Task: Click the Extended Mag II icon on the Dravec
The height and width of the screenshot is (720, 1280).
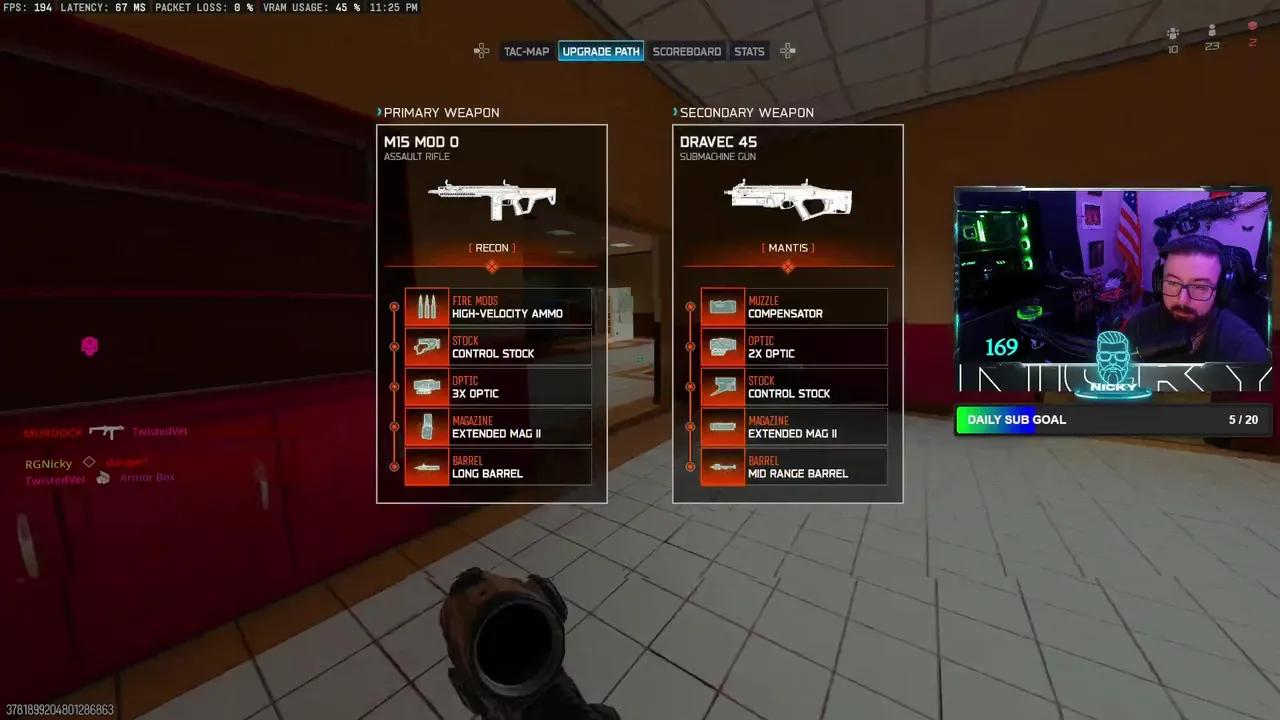Action: [723, 427]
